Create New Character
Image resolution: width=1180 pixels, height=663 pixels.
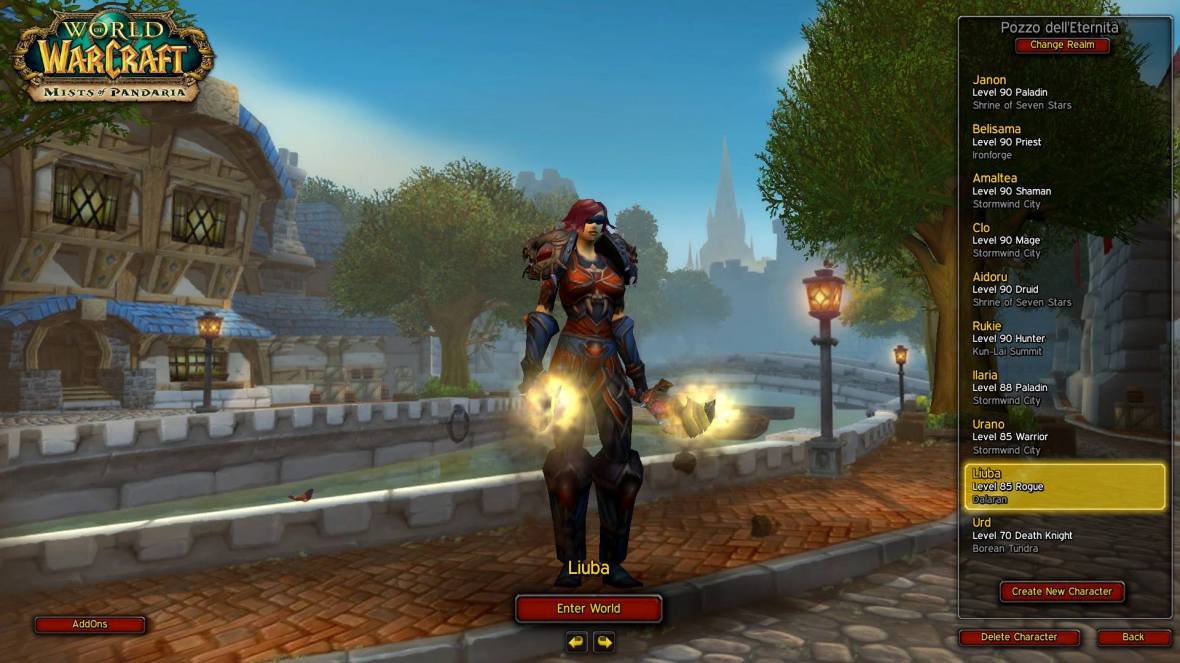click(x=1062, y=591)
